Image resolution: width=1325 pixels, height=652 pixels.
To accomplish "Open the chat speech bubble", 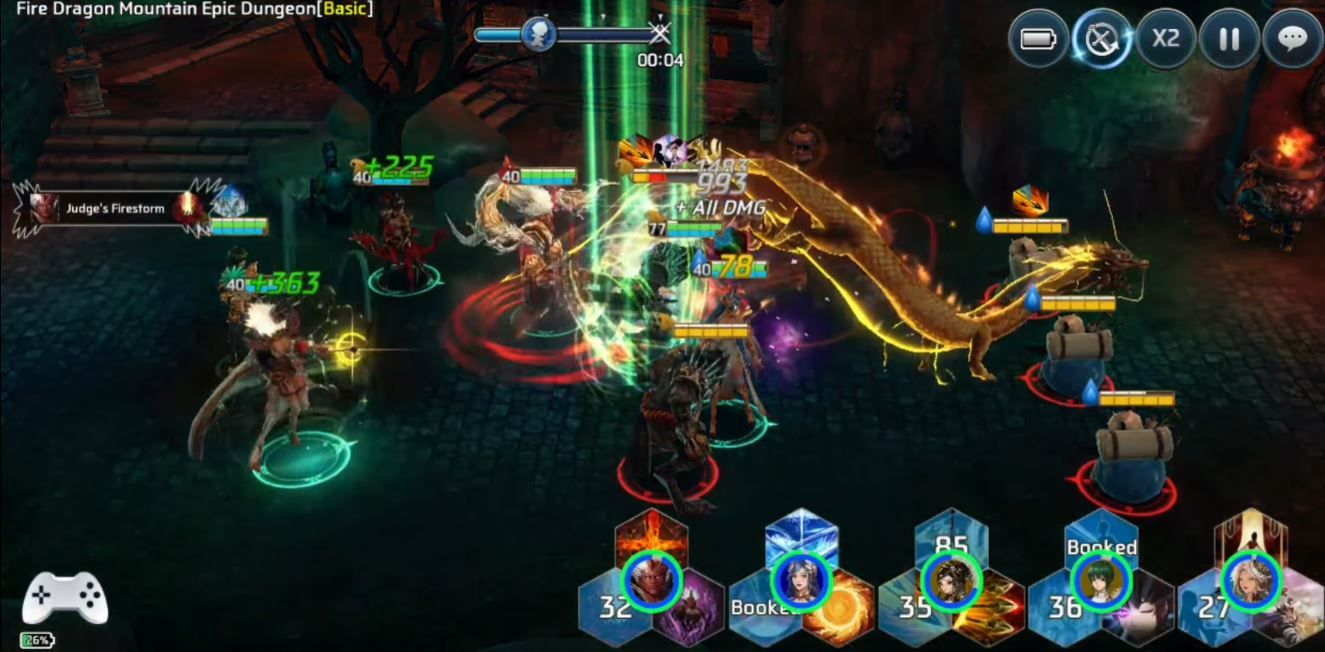I will [x=1293, y=39].
